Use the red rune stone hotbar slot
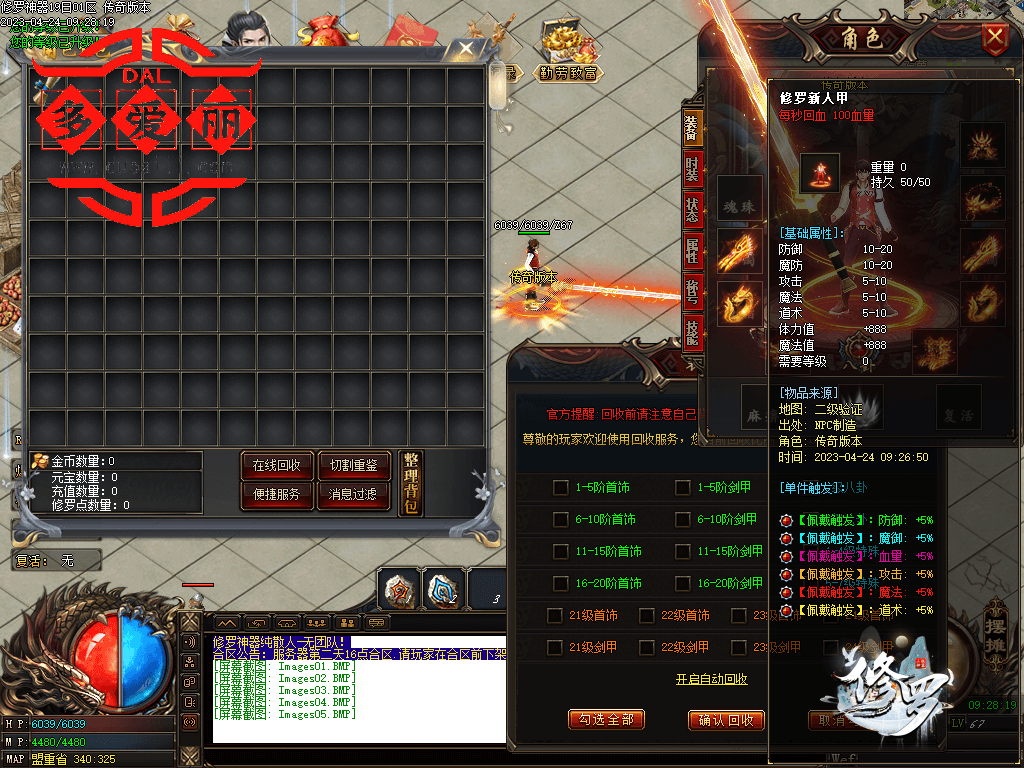The width and height of the screenshot is (1024, 768). 399,590
